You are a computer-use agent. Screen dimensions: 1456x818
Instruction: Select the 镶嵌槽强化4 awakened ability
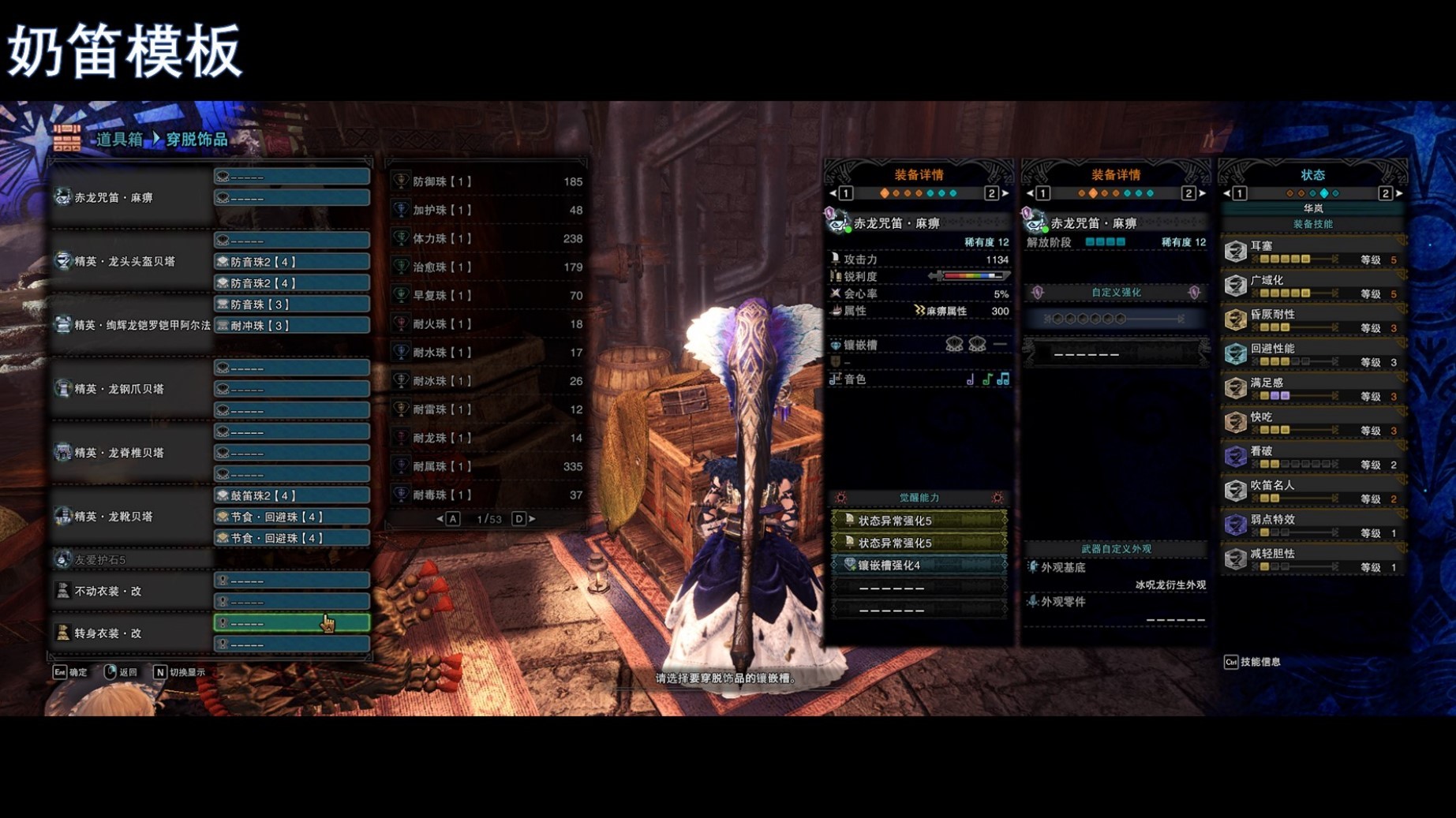919,565
